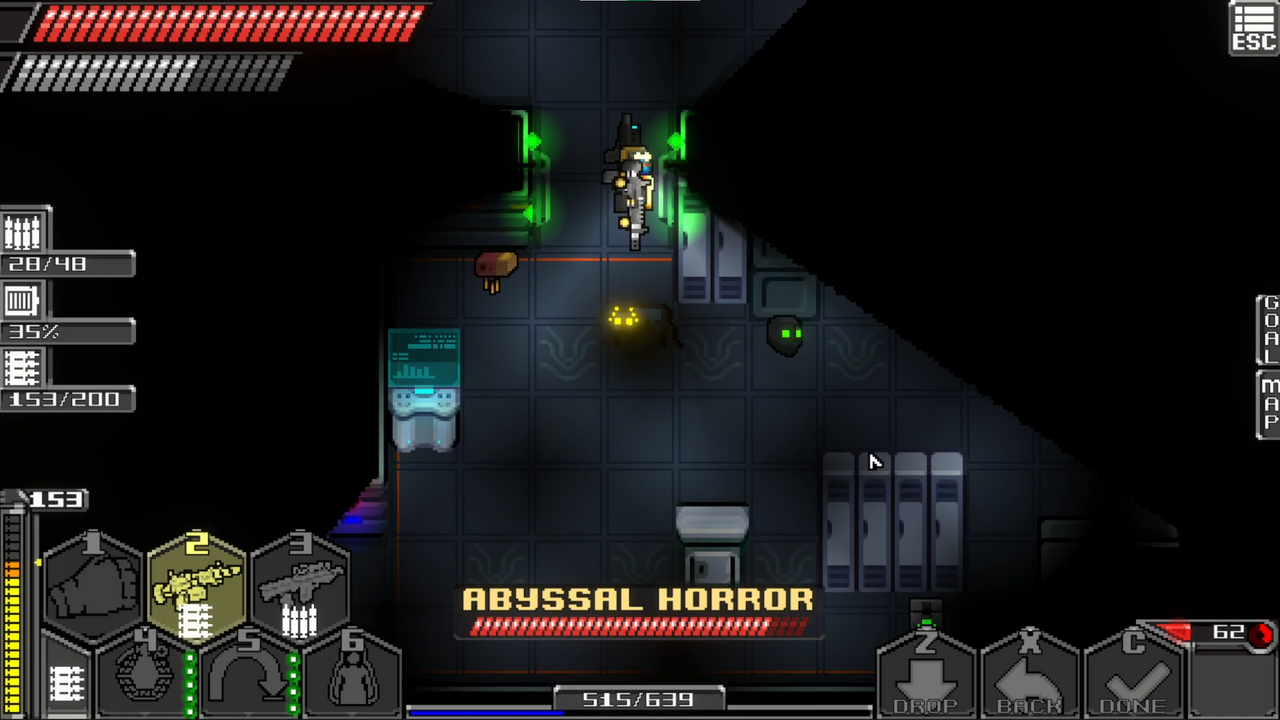The height and width of the screenshot is (720, 1280).
Task: Click the 515/639 progress counter at the bottom
Action: click(637, 699)
